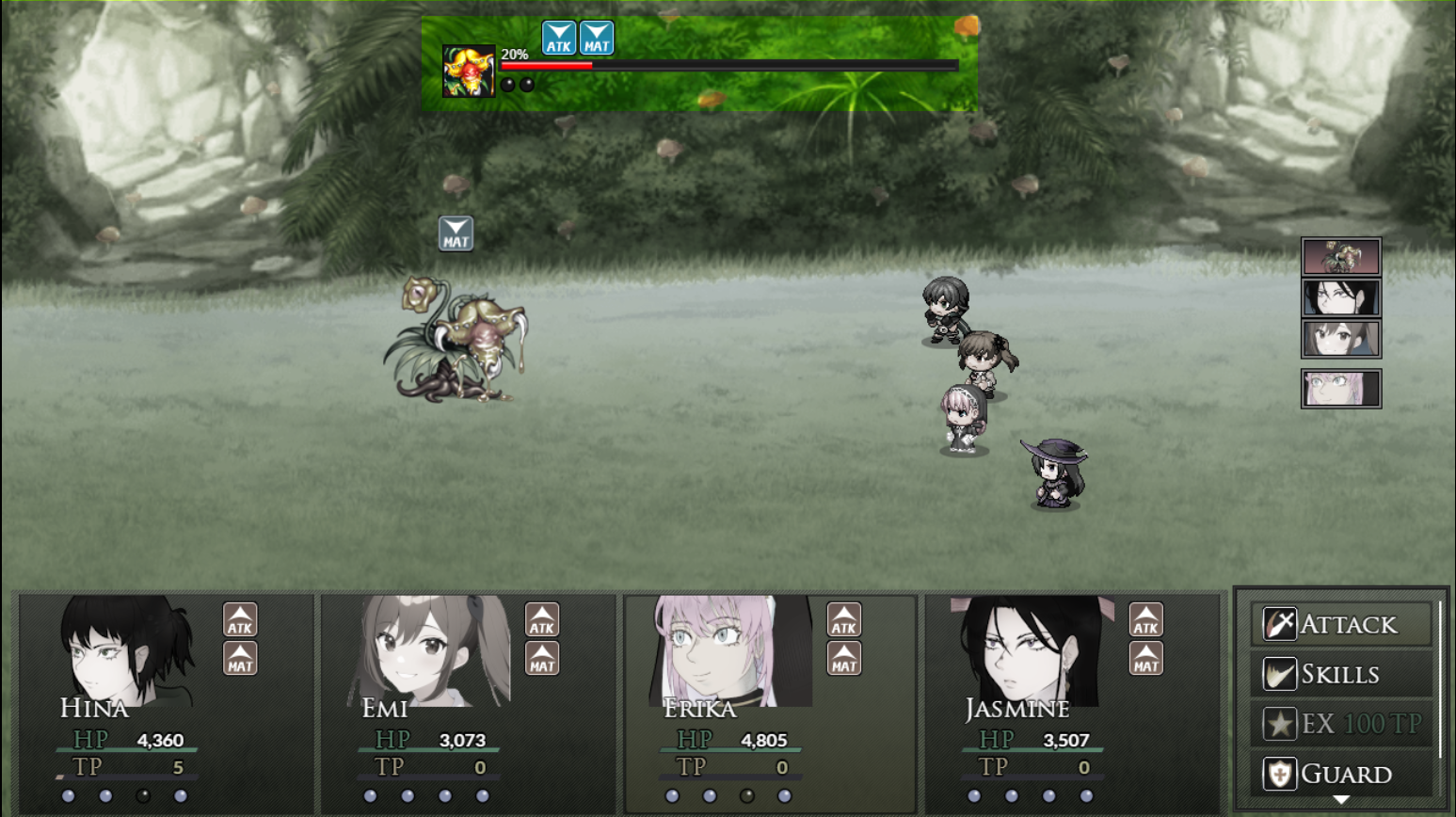Click Hina's ATK buff arrow icon
Screen dimensions: 1456x817
240,620
